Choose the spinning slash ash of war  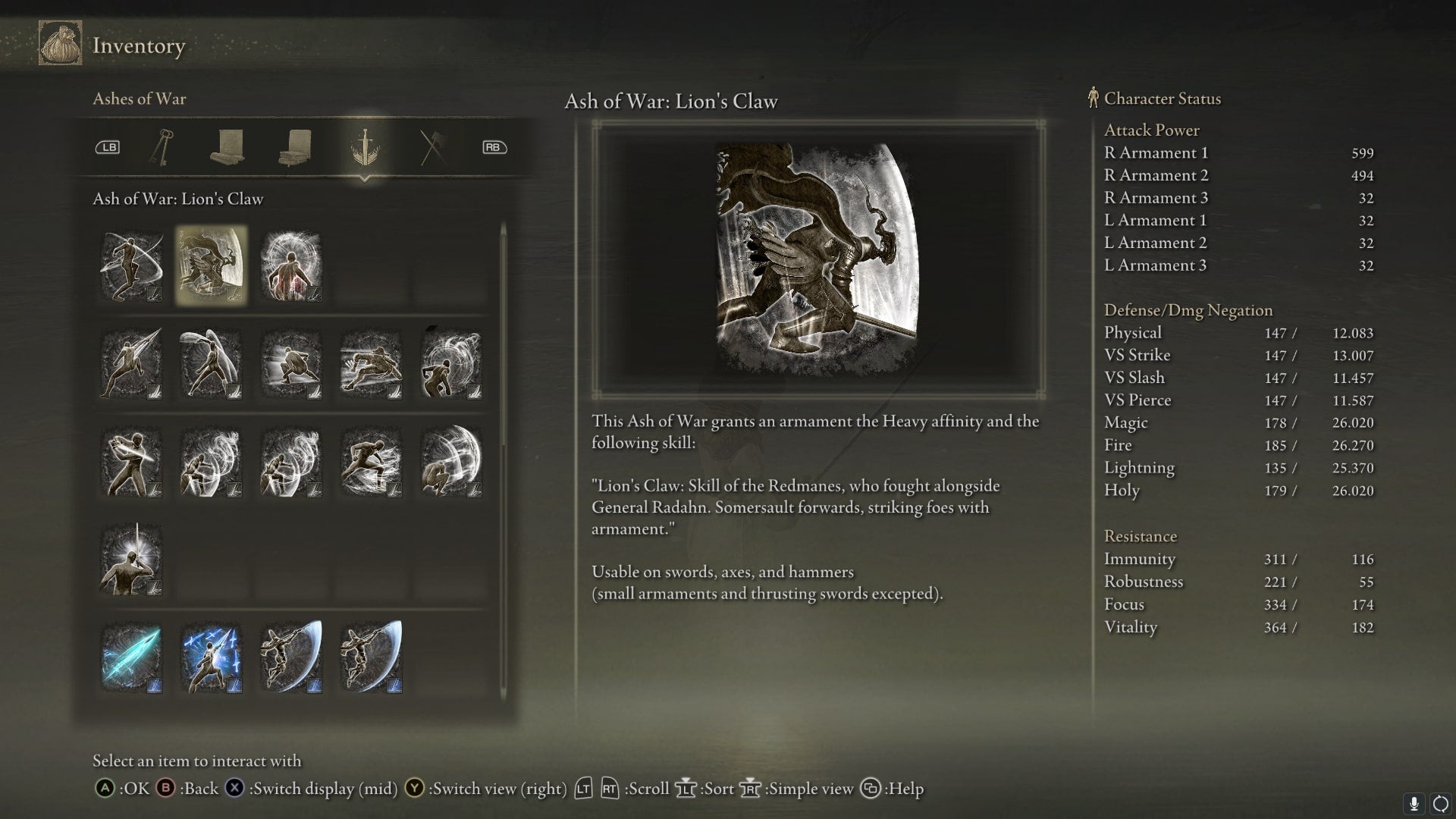131,265
